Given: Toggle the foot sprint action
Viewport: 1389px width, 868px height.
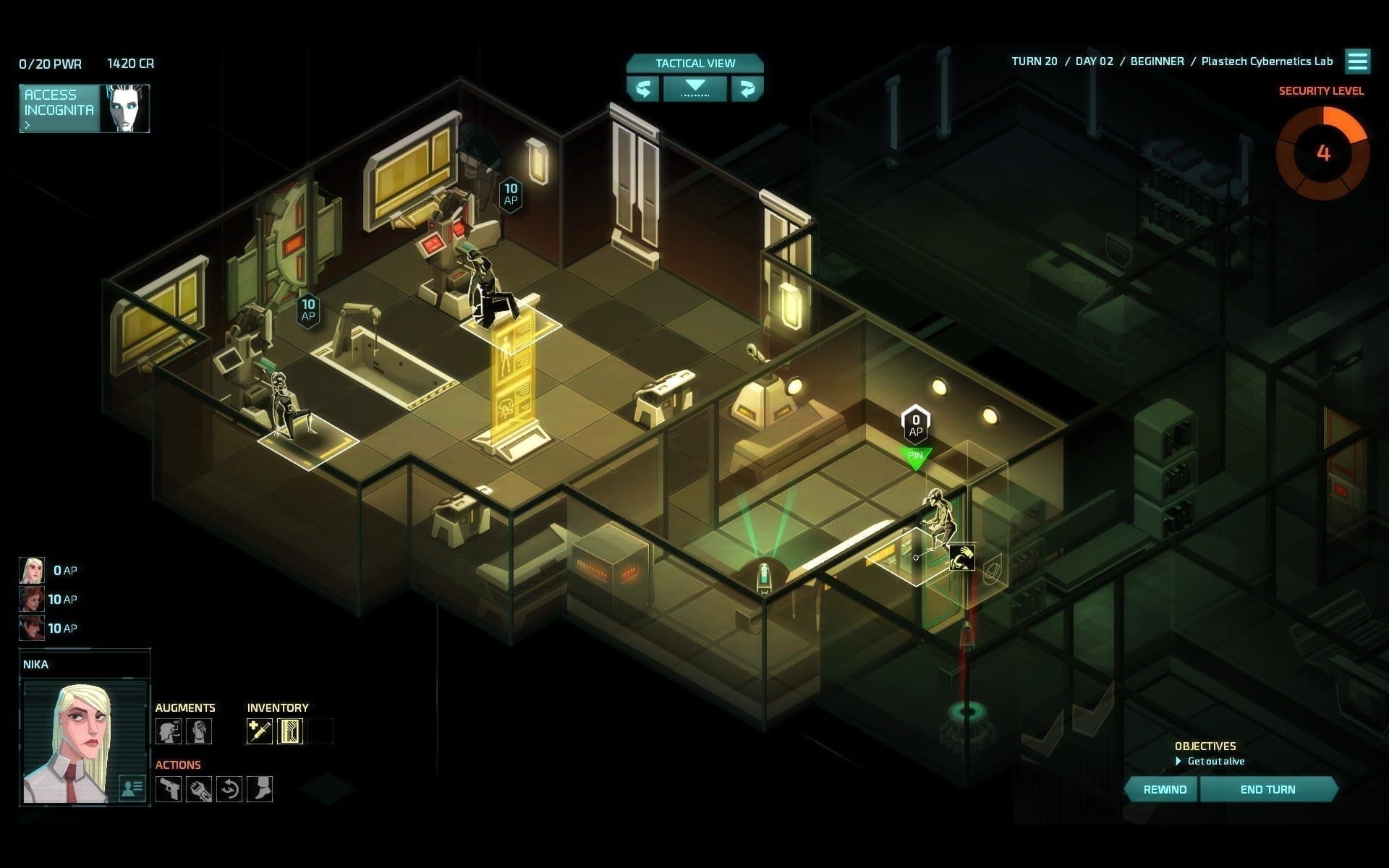Looking at the screenshot, I should pos(260,788).
